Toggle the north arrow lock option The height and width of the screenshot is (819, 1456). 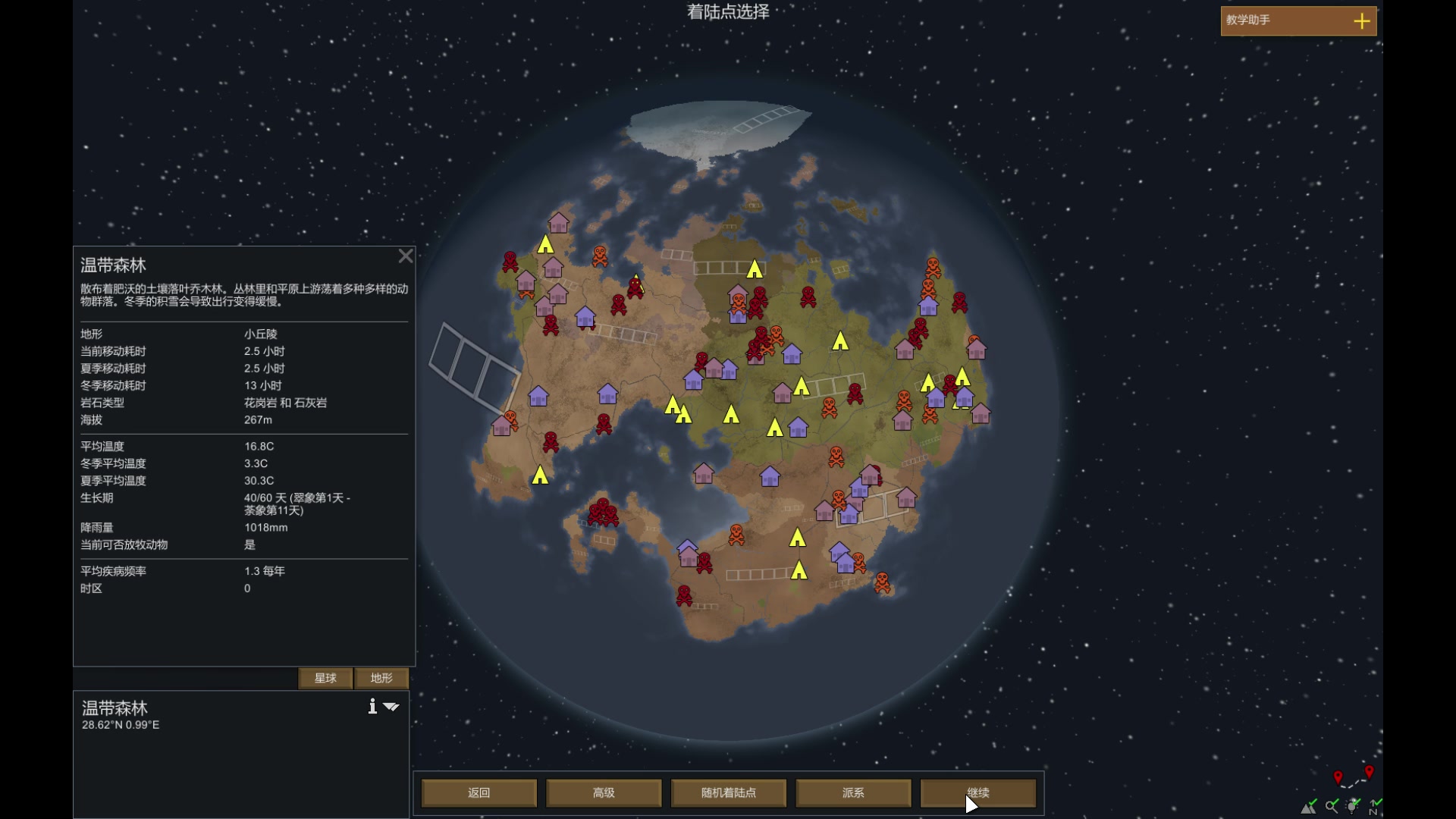tap(1375, 807)
